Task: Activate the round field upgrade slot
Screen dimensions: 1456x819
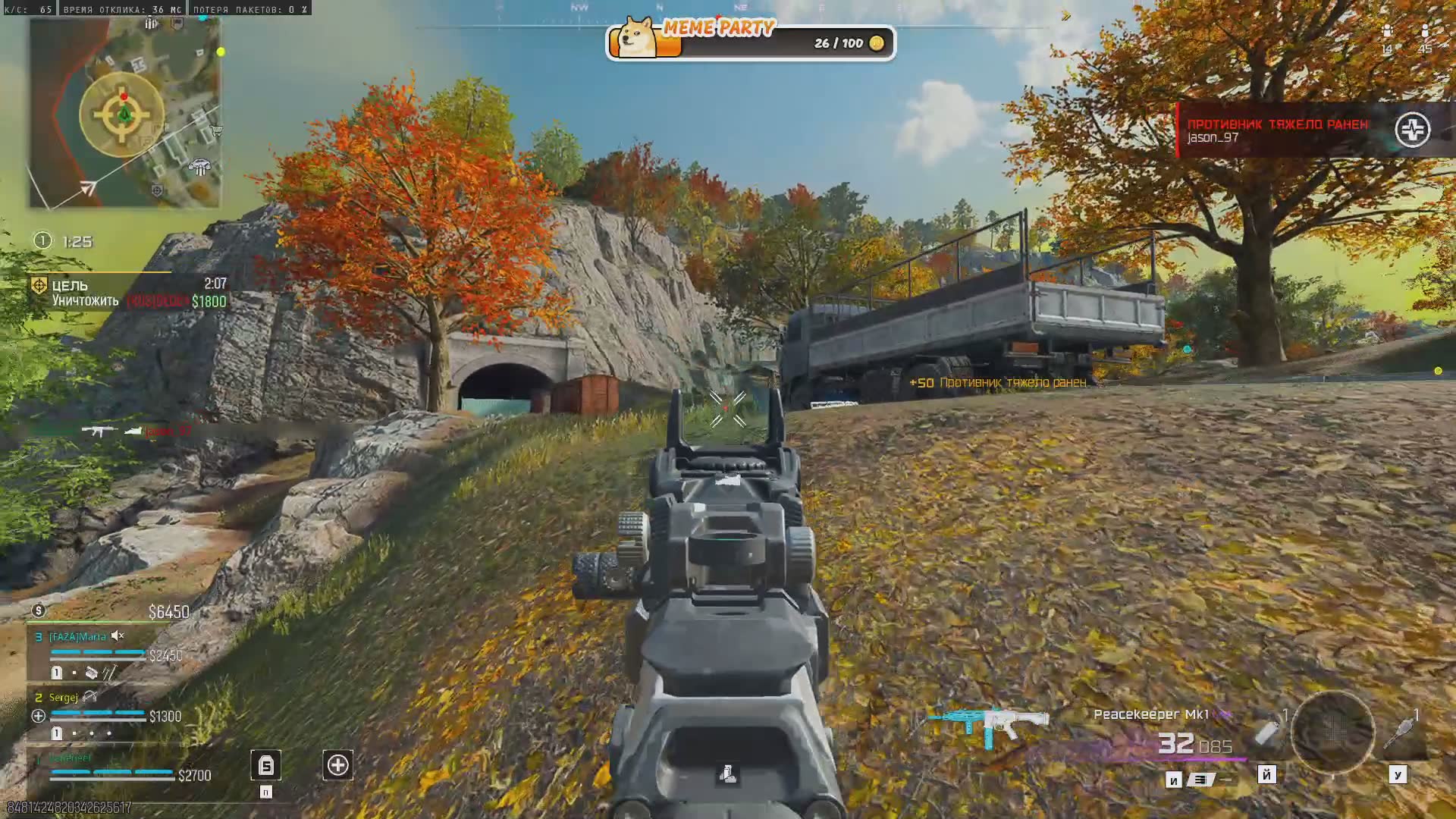Action: coord(1332,732)
